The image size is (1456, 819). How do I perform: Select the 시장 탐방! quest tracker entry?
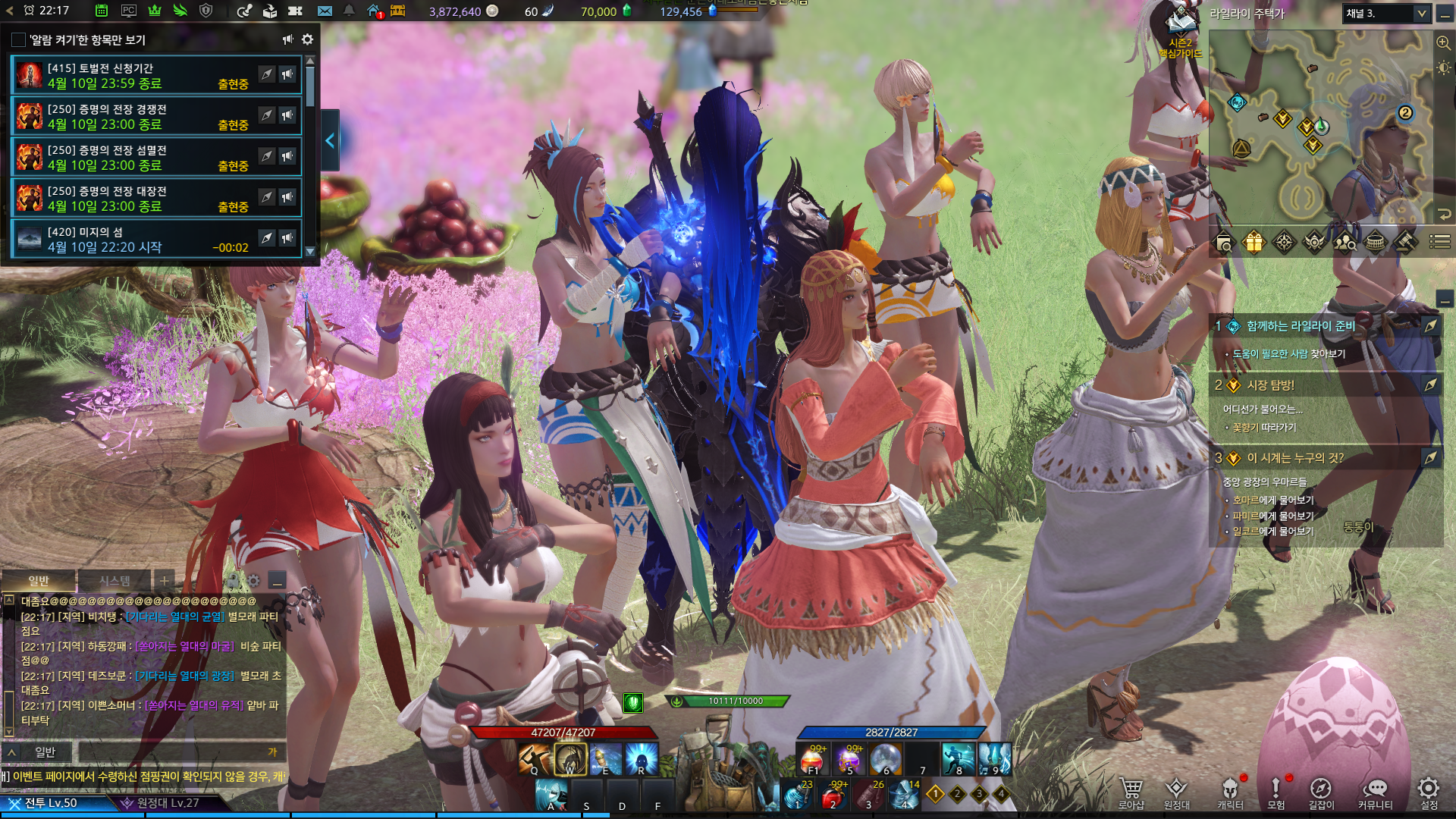coord(1271,385)
